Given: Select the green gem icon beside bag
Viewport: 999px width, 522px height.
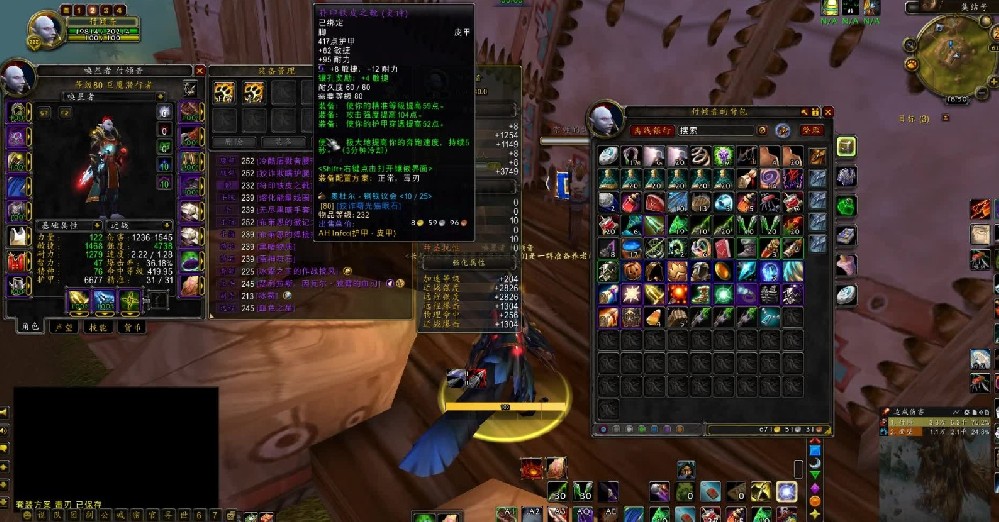Looking at the screenshot, I should (846, 206).
